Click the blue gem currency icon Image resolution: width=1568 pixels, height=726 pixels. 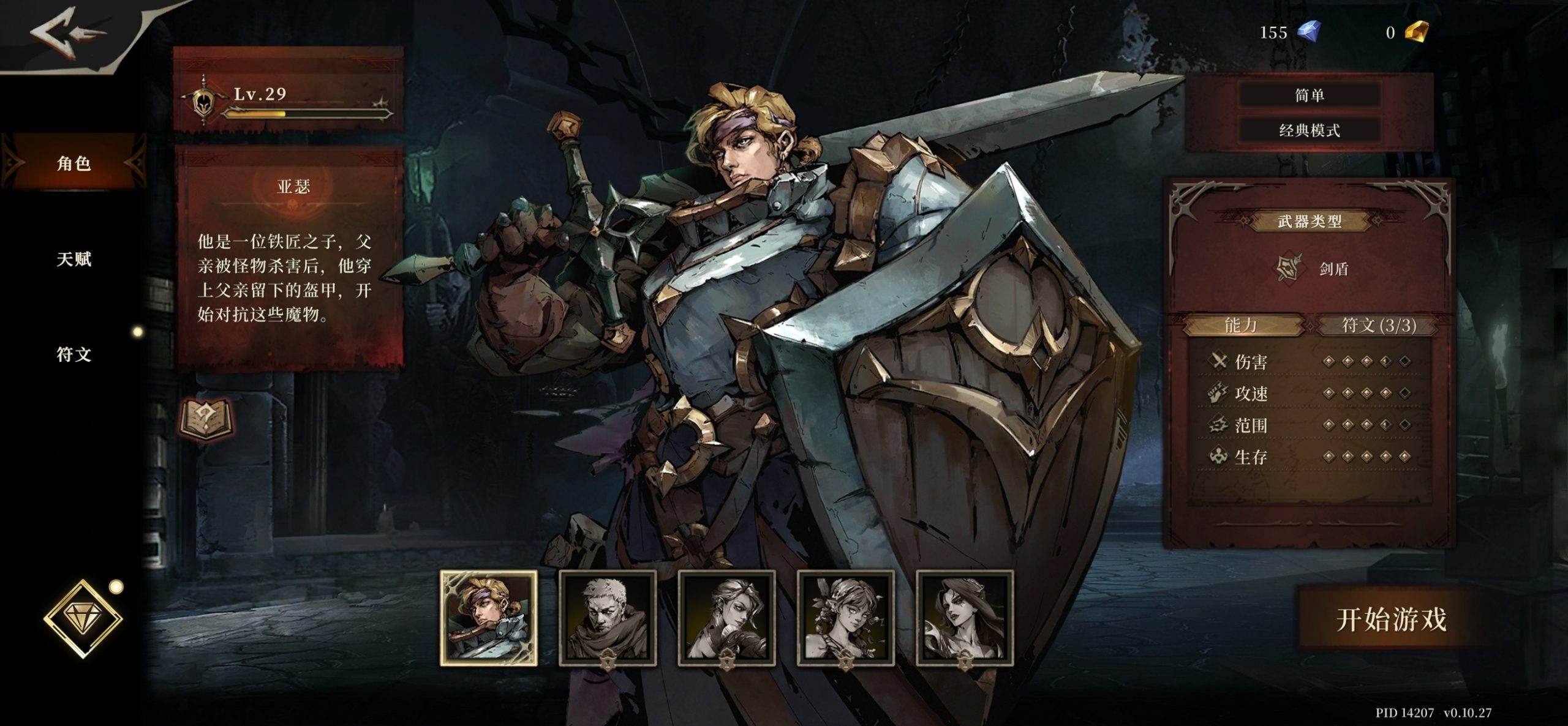pos(1309,31)
